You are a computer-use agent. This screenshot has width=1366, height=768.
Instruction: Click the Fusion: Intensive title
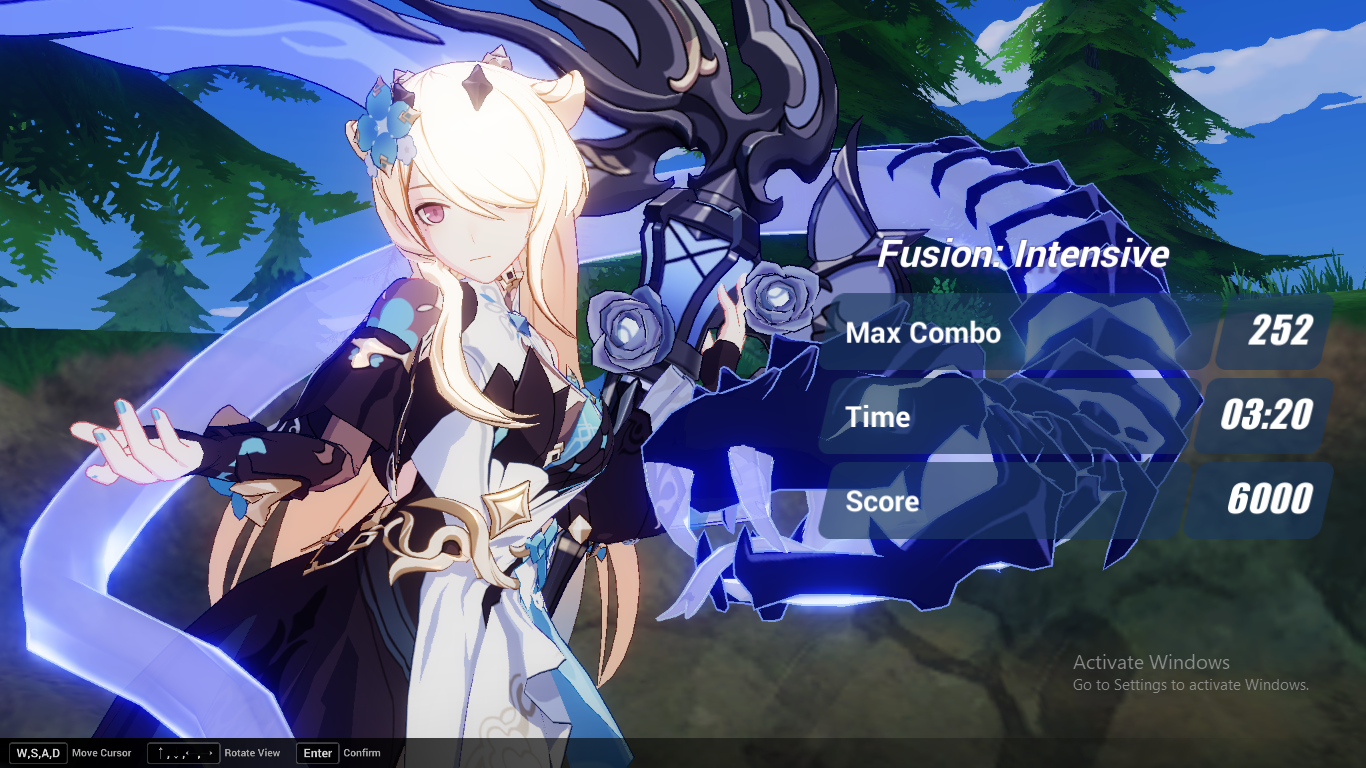tap(1022, 254)
